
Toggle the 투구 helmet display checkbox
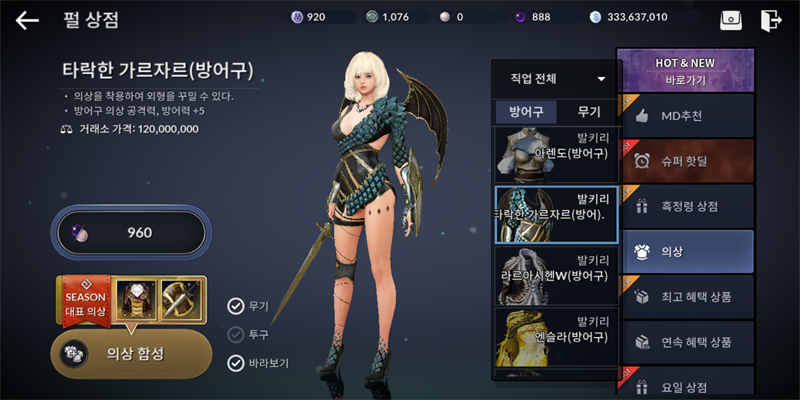[x=236, y=335]
